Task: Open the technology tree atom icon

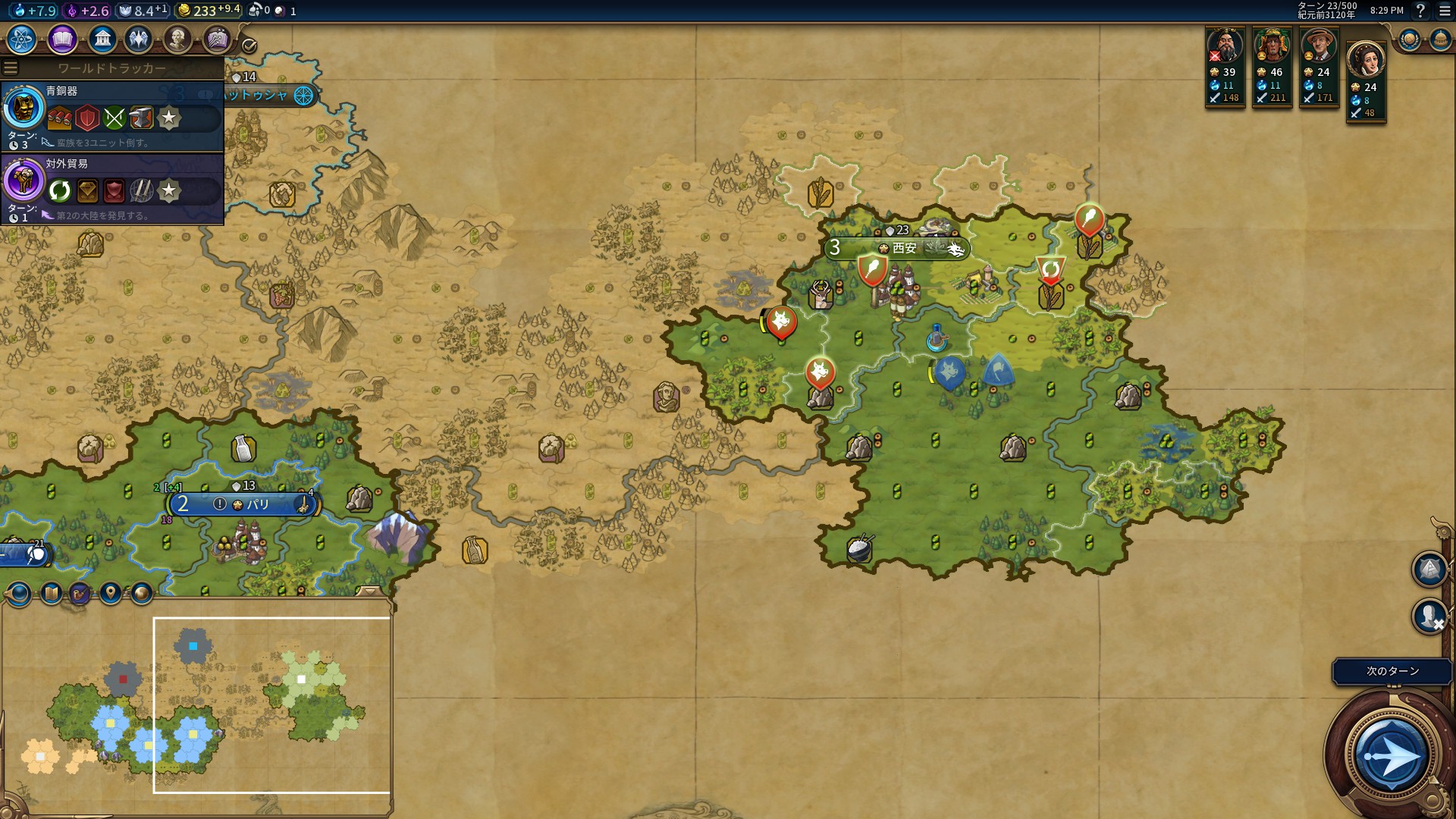Action: [22, 39]
